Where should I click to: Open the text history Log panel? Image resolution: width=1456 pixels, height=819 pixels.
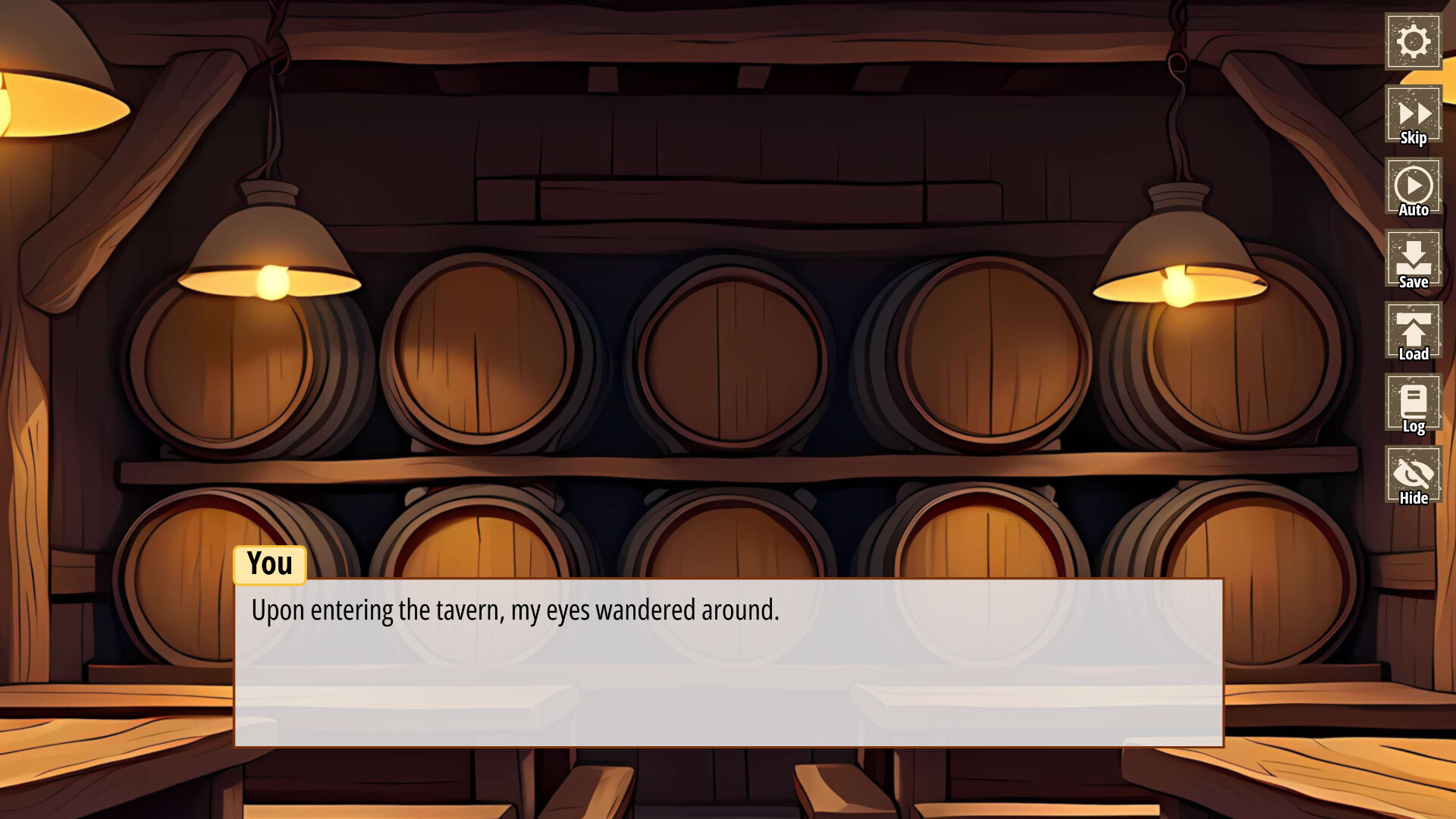(1413, 402)
